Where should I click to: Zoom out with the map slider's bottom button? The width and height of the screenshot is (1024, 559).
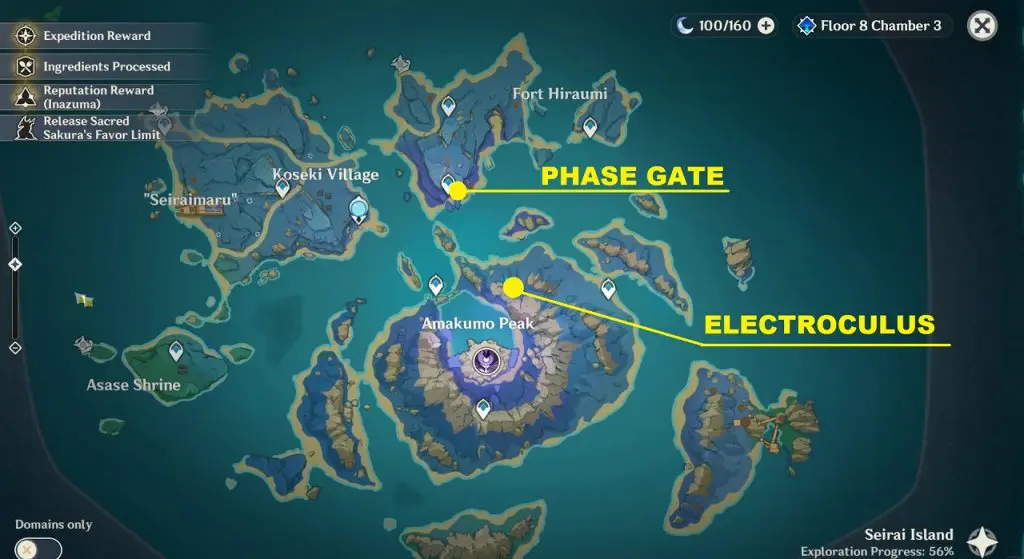pyautogui.click(x=15, y=347)
